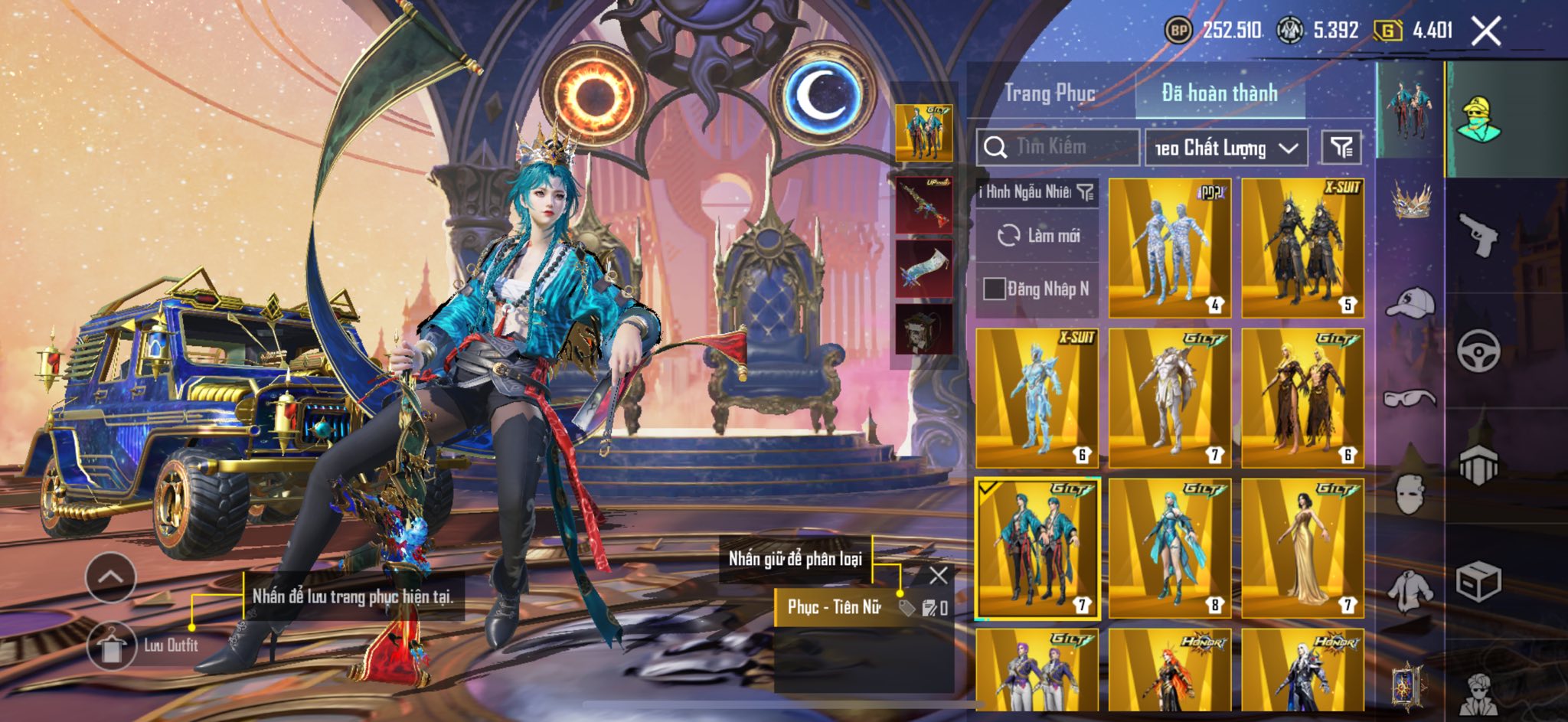Show the baseball cap headwear category
Viewport: 1568px width, 722px height.
coord(1410,302)
